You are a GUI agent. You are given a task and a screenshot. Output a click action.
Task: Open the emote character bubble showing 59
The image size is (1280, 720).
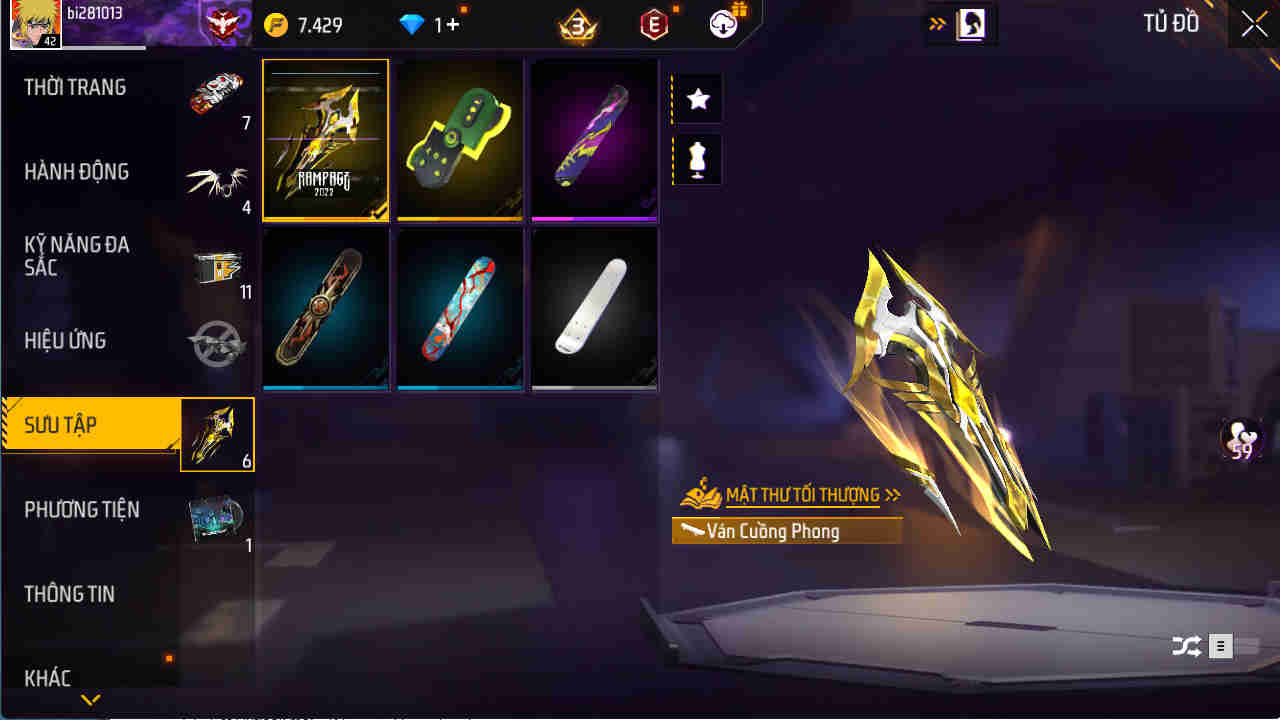click(1240, 442)
